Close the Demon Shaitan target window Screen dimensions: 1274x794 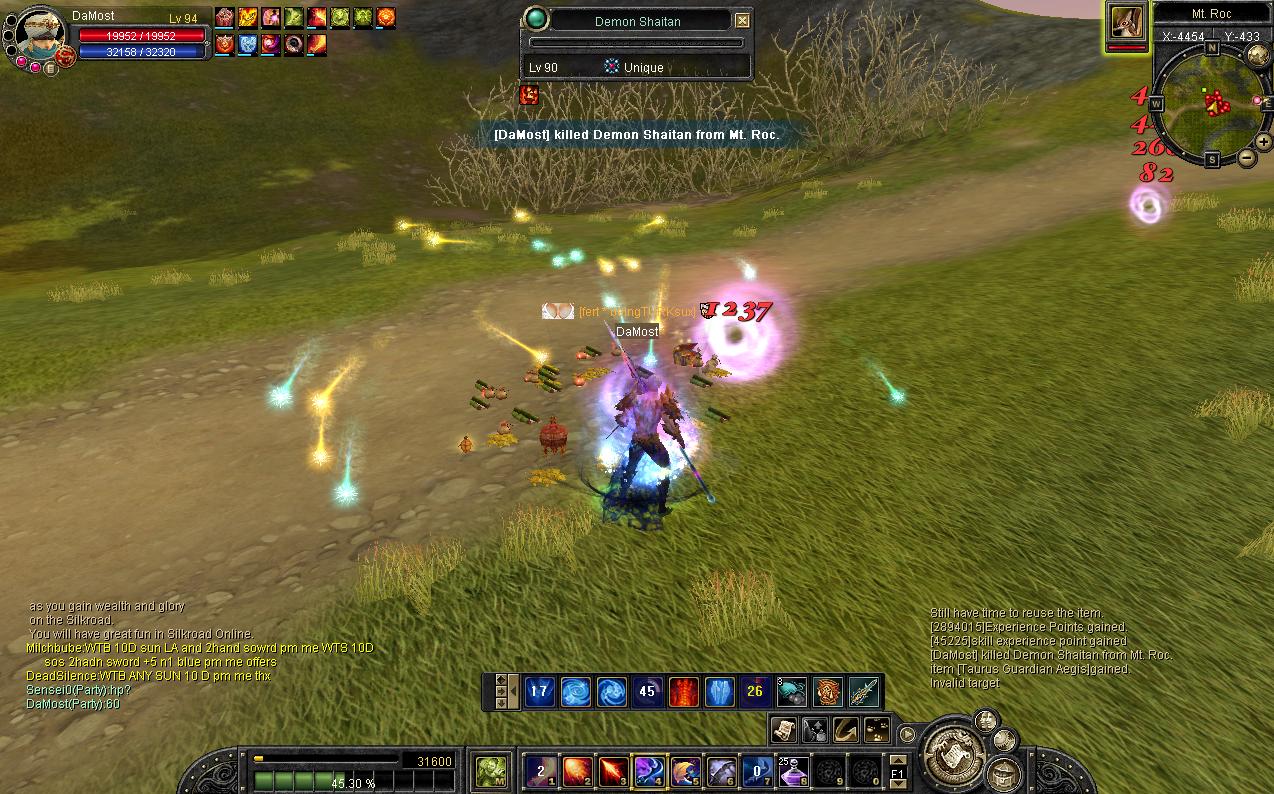pos(741,21)
